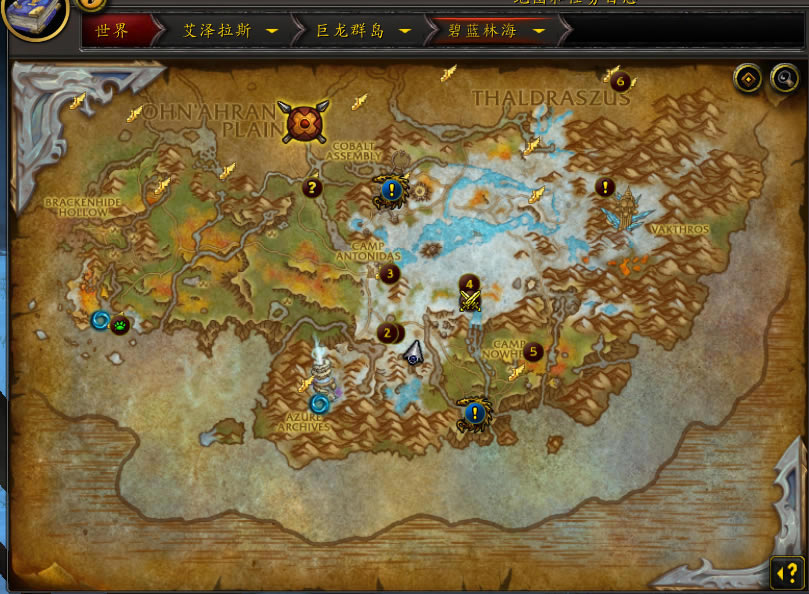Viewport: 809px width, 594px height.
Task: Click the blue exclamation marker by Cobalt Assembly
Action: coord(390,188)
